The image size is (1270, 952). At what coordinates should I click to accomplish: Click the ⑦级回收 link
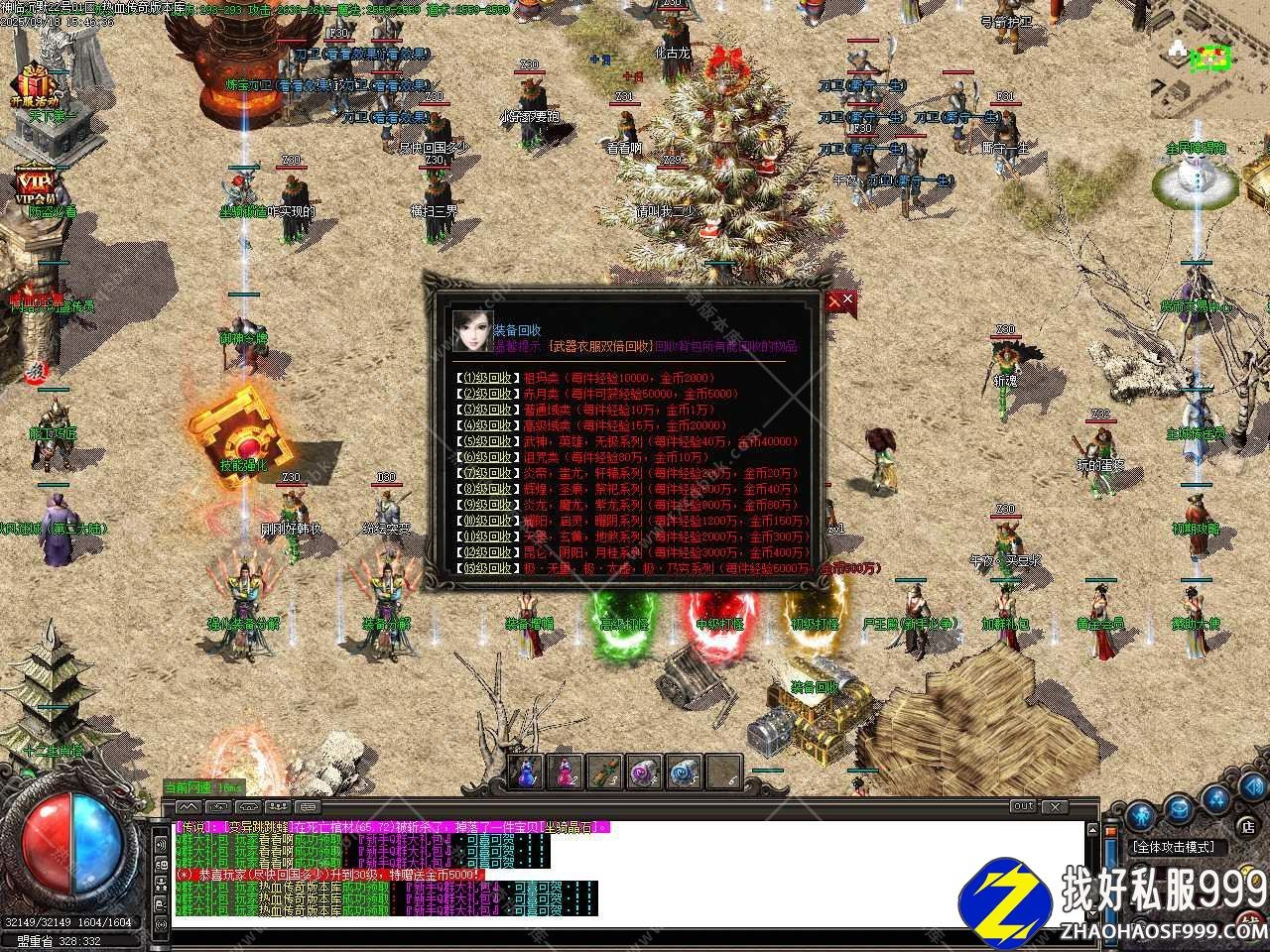click(485, 473)
